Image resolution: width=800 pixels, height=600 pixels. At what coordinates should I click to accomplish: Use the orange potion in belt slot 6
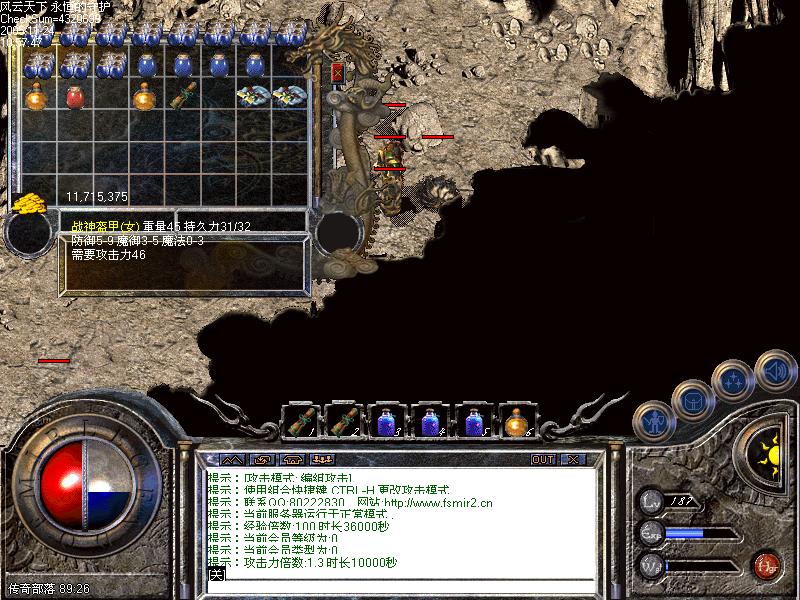pos(516,421)
